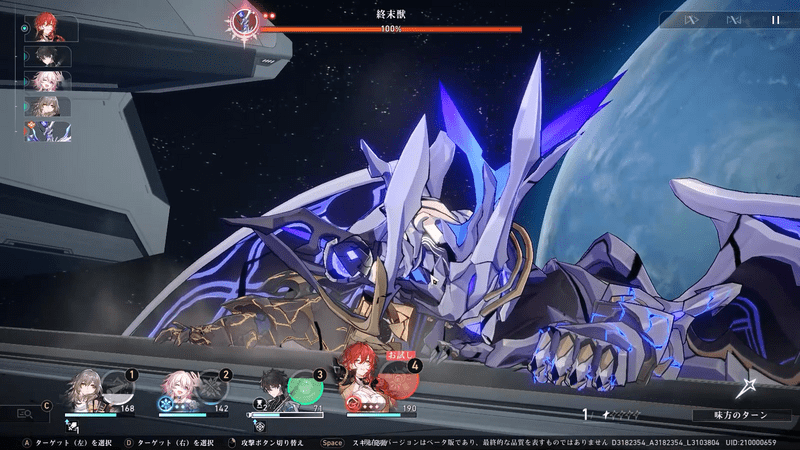Select Dan Heng's portrait in the turn order
This screenshot has height=450, width=800.
[48, 56]
